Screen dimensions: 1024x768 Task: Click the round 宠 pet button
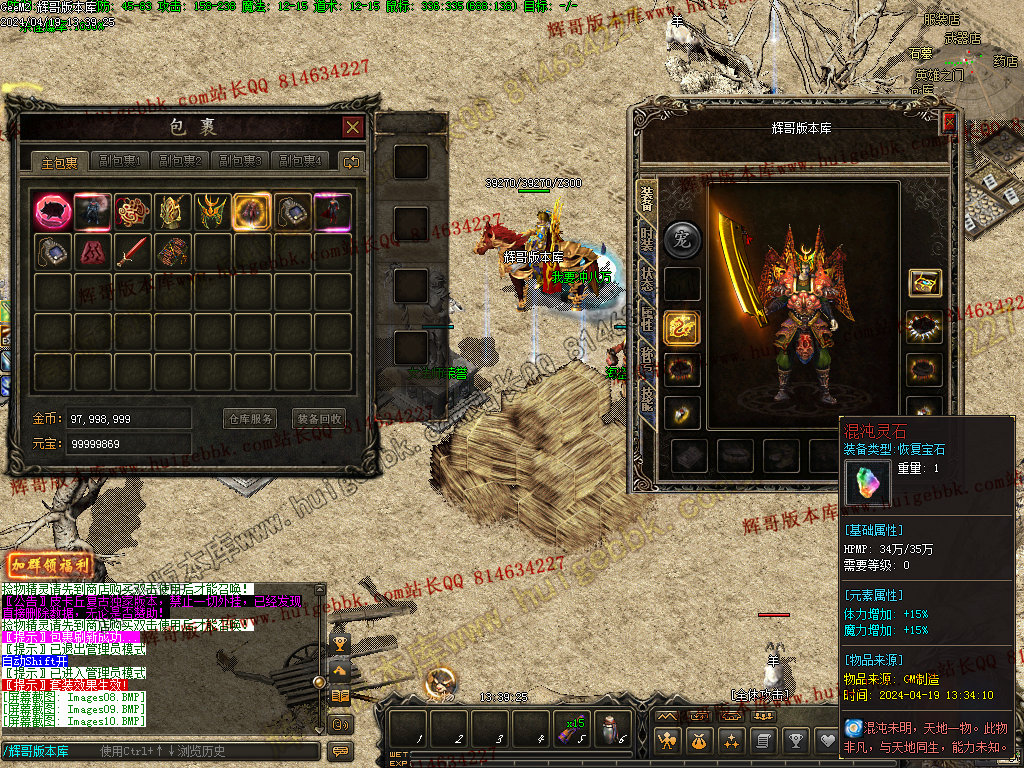(x=684, y=239)
